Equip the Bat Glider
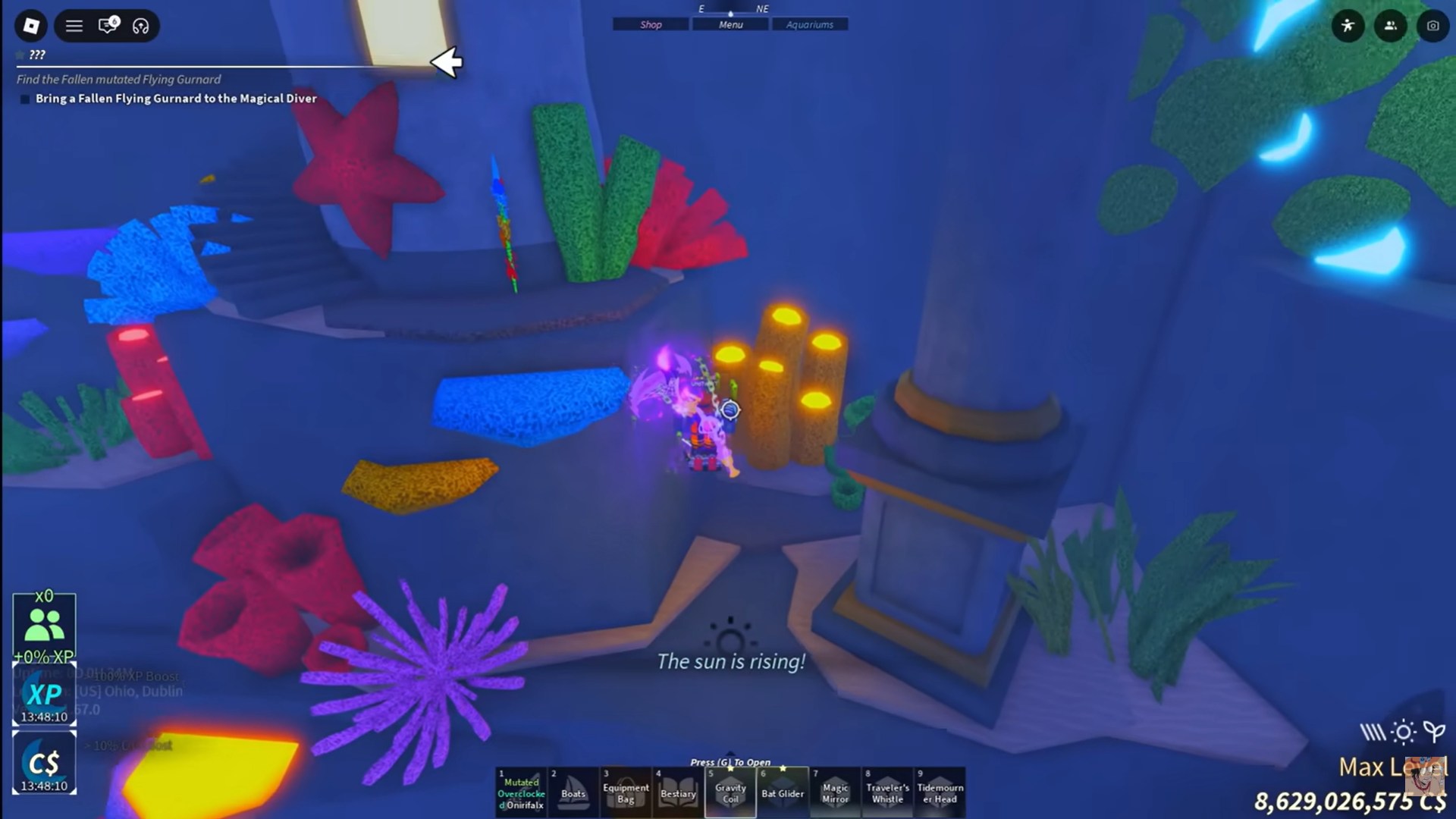The image size is (1456, 819). click(x=783, y=791)
